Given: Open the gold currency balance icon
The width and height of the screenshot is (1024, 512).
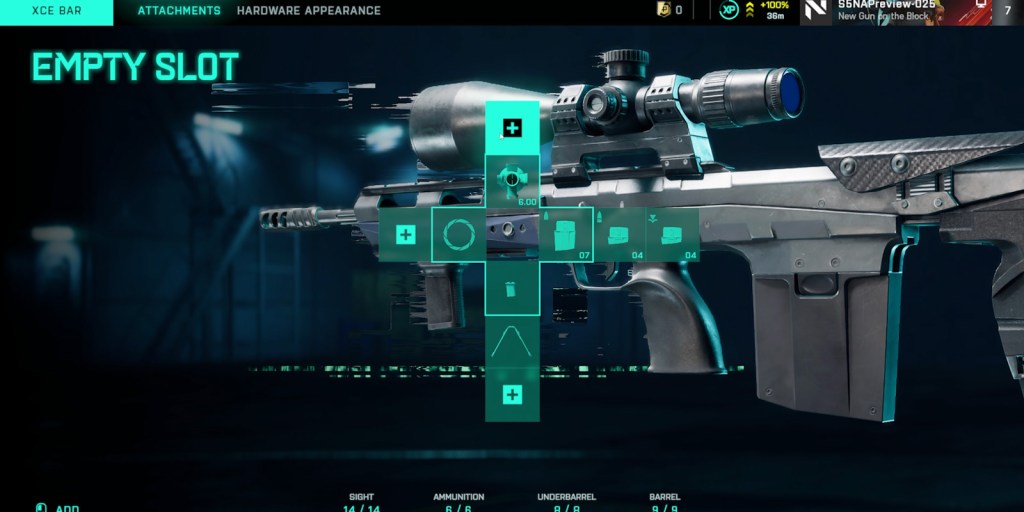Looking at the screenshot, I should pyautogui.click(x=662, y=11).
